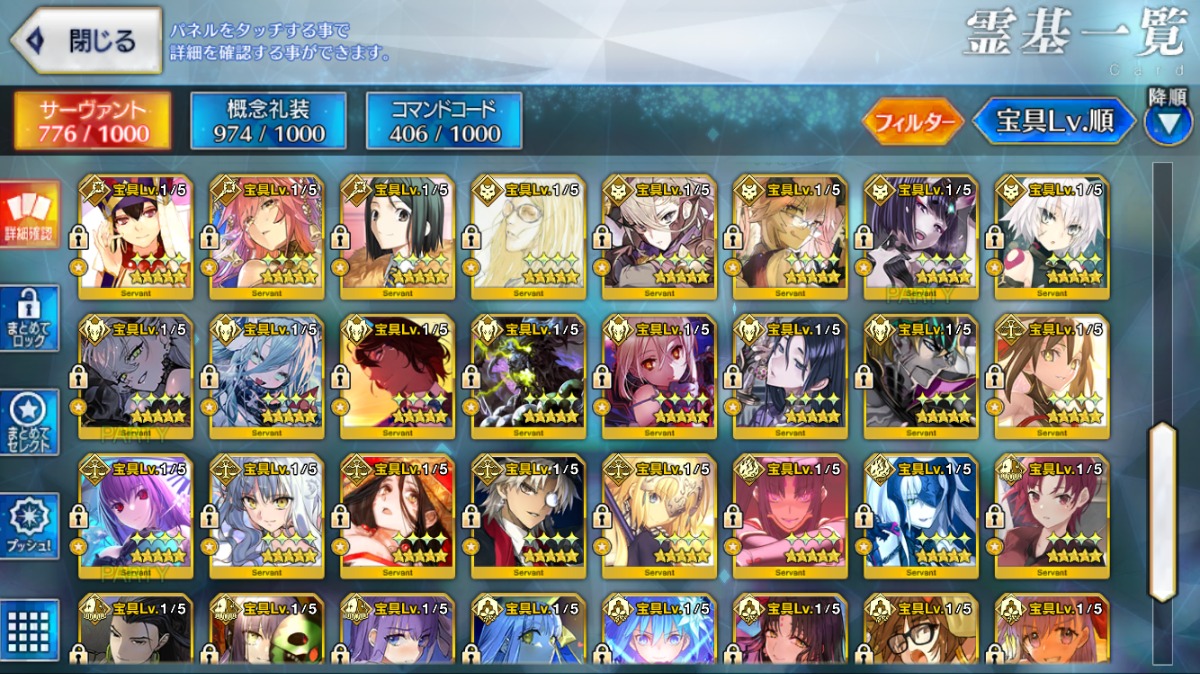The image size is (1200, 674).
Task: Click the vertical scrollbar handle
Action: [x=1162, y=511]
